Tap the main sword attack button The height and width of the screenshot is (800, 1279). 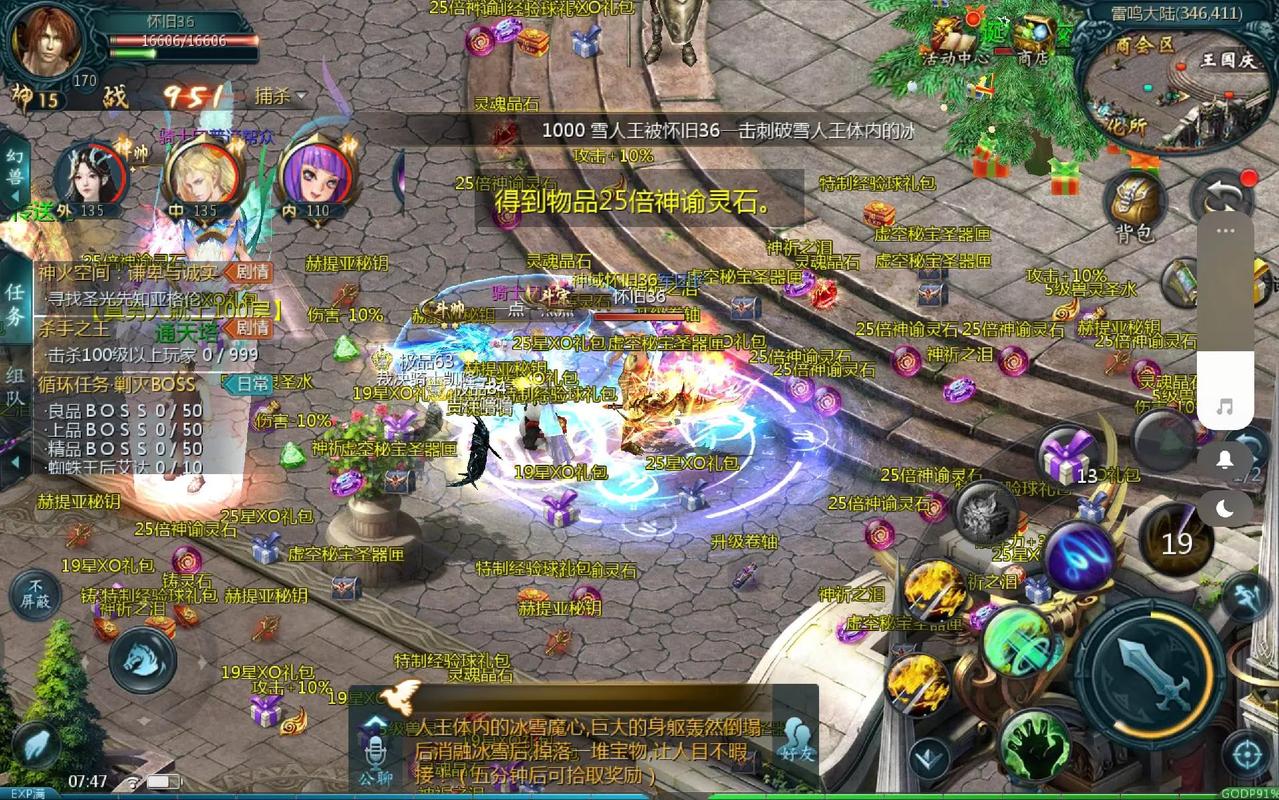[1156, 667]
